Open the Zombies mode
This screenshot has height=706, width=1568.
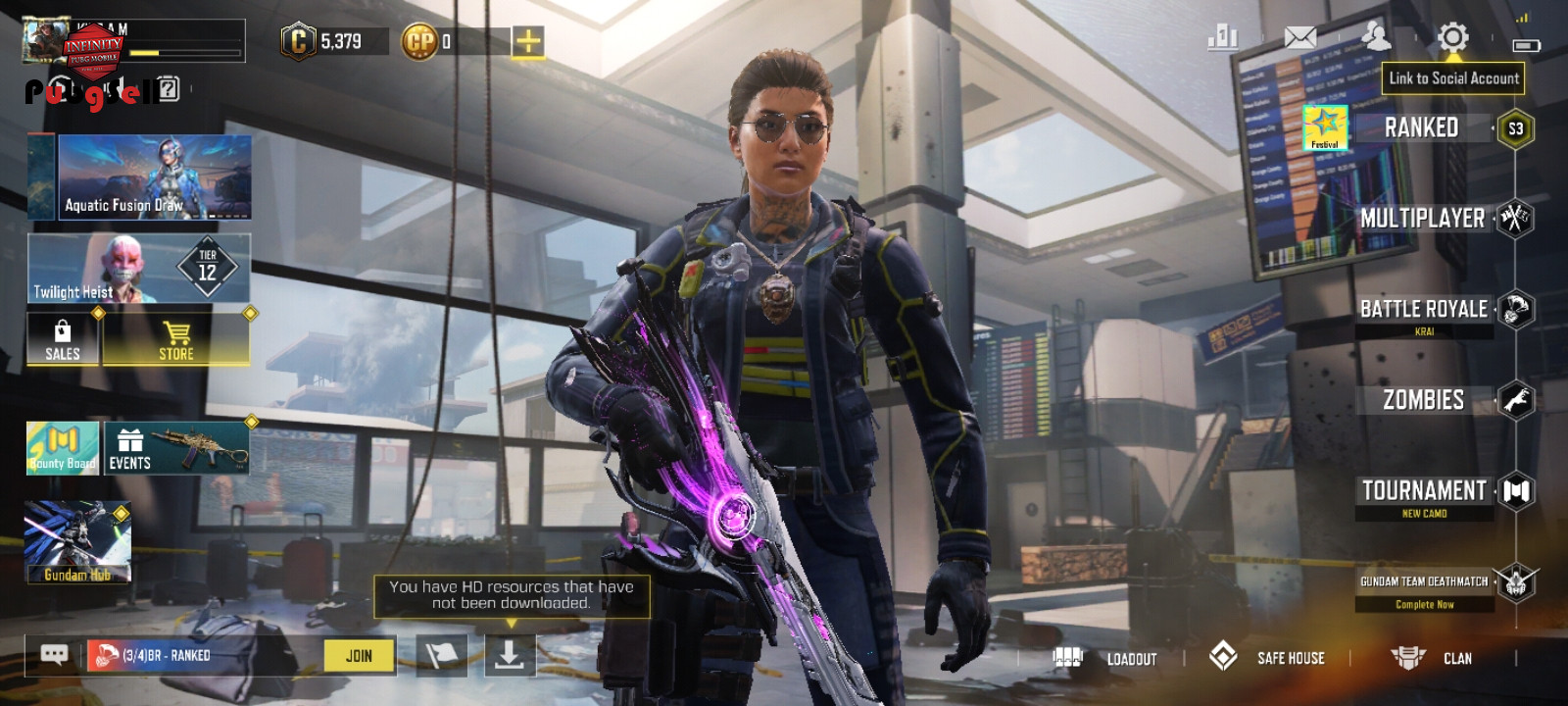1423,400
